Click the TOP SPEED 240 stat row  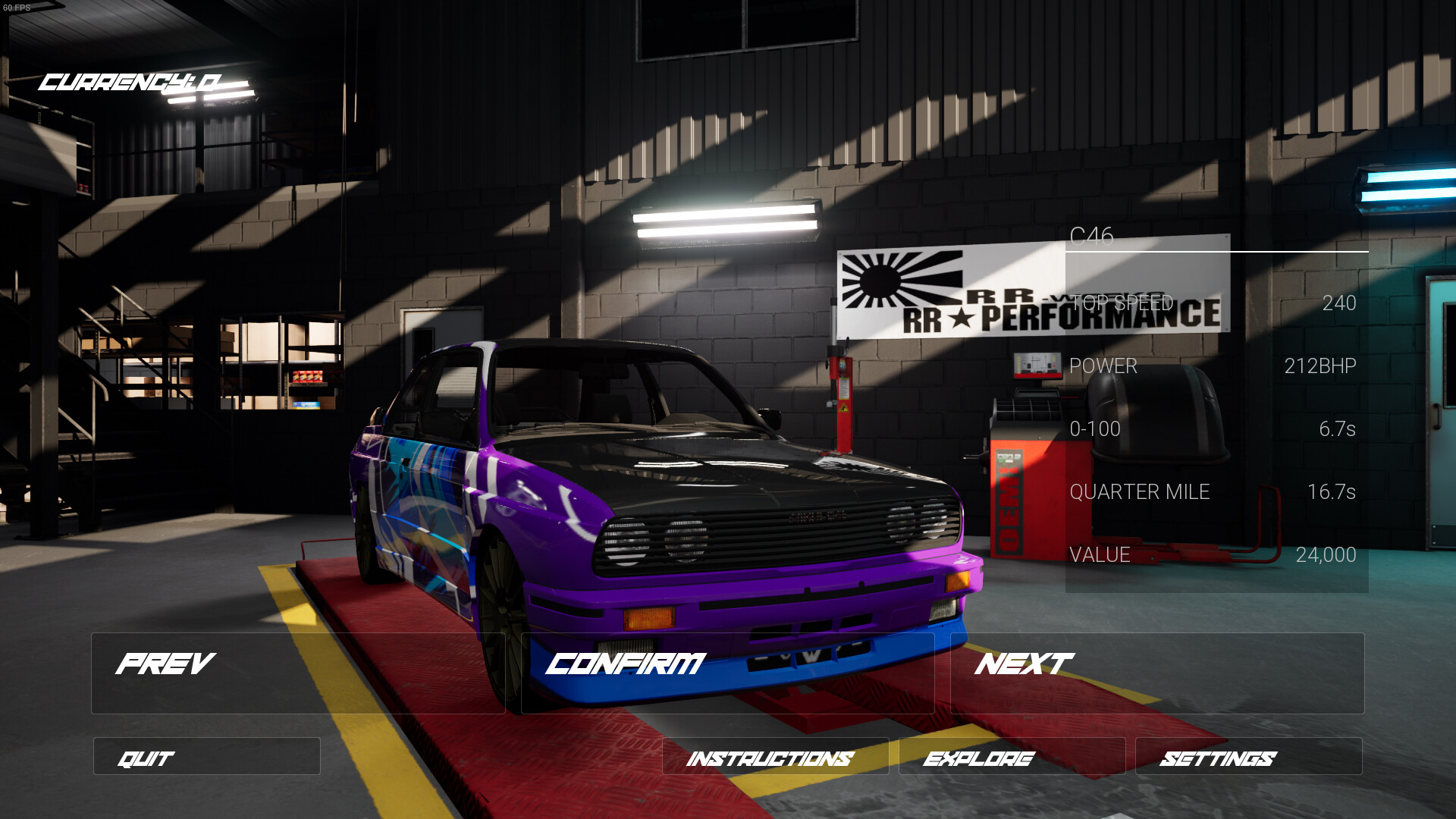[x=1213, y=303]
